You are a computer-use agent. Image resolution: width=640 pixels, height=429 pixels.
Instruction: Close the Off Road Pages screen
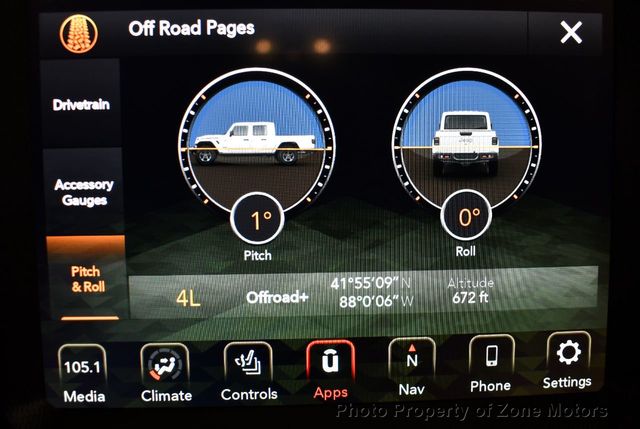point(571,33)
